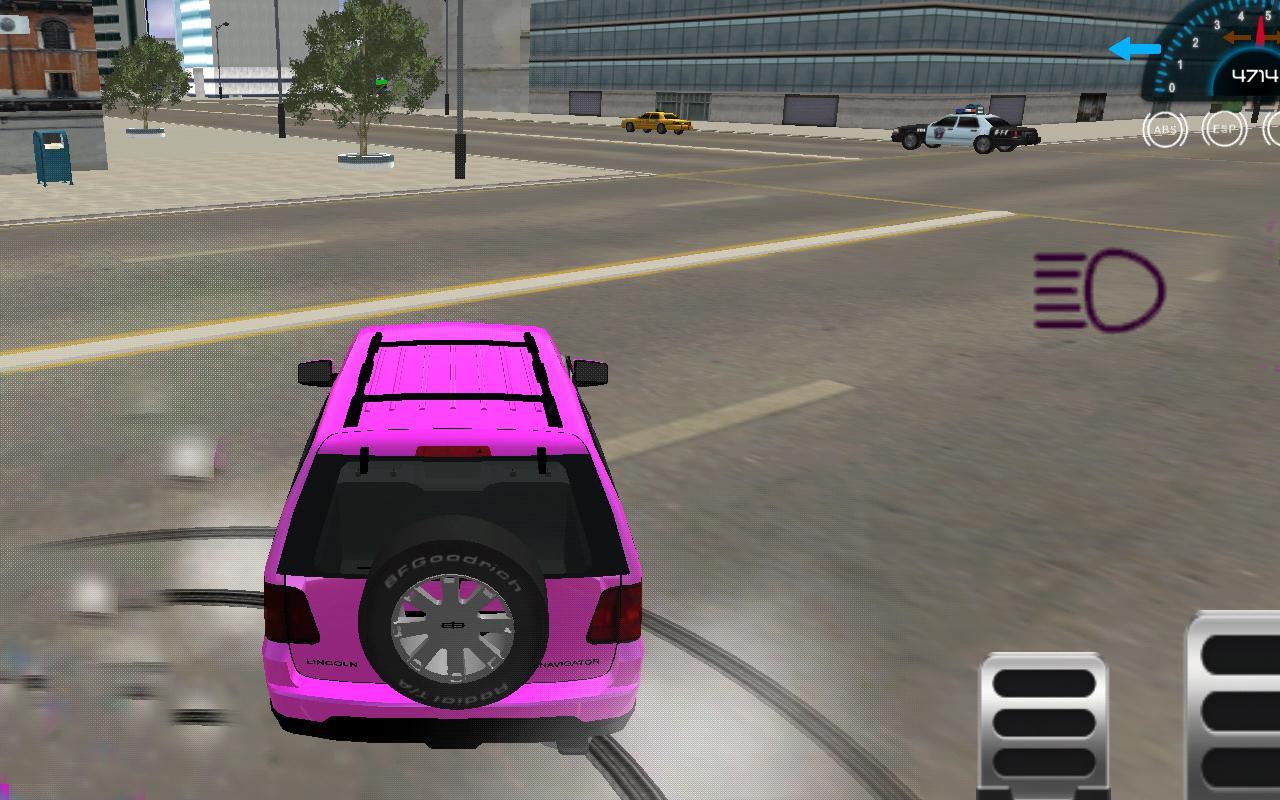Click the red tachometer needle
This screenshot has height=800, width=1280.
(1260, 29)
